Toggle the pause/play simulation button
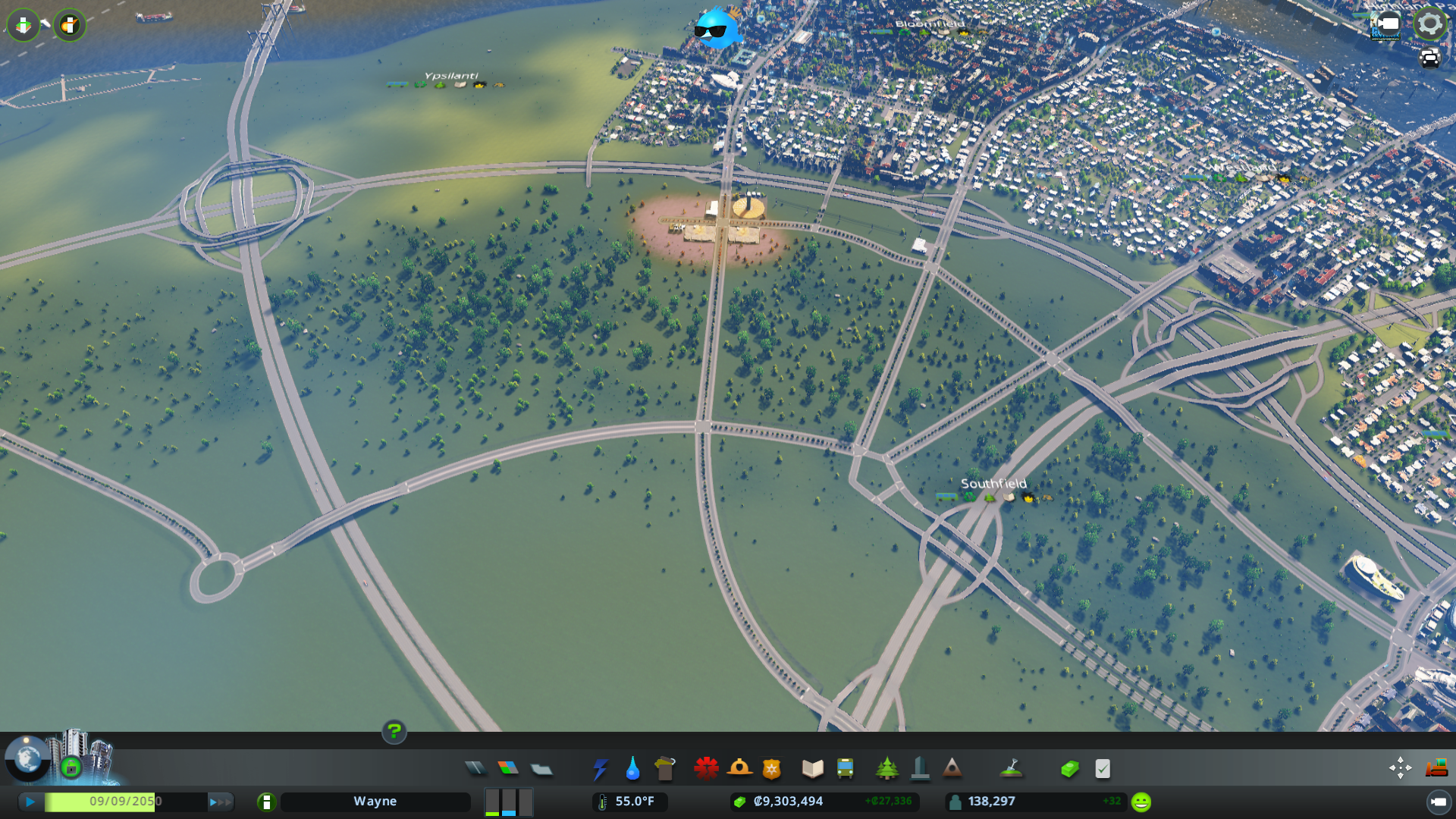1456x819 pixels. (x=29, y=801)
